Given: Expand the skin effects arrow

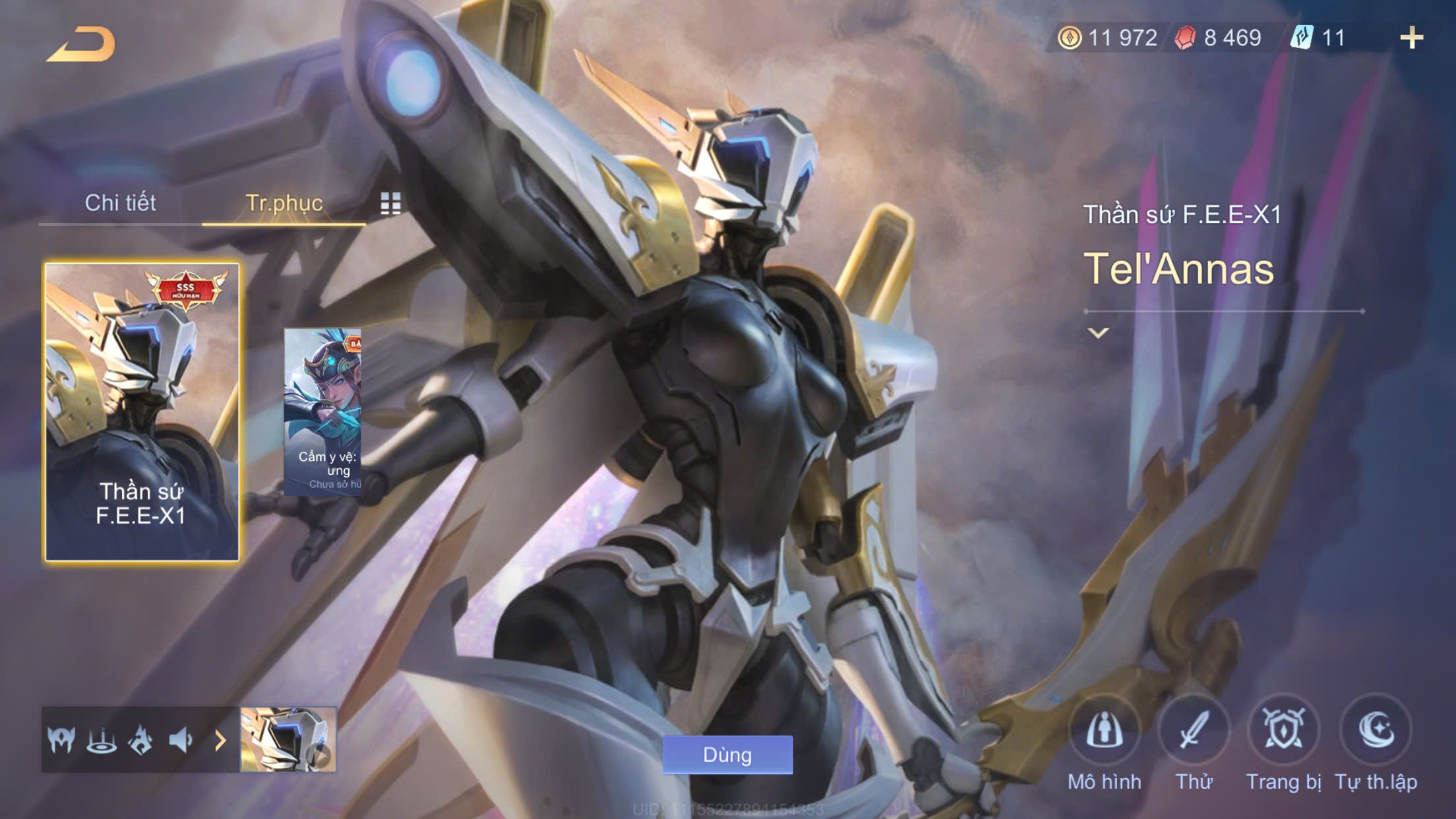Looking at the screenshot, I should (x=220, y=741).
